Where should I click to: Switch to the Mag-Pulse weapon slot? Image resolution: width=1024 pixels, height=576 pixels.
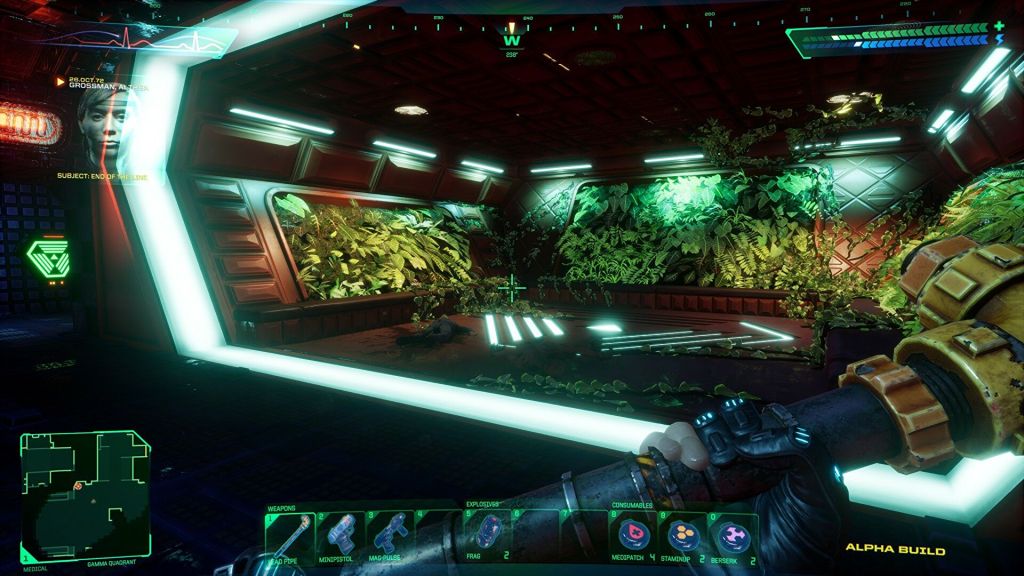click(x=390, y=535)
